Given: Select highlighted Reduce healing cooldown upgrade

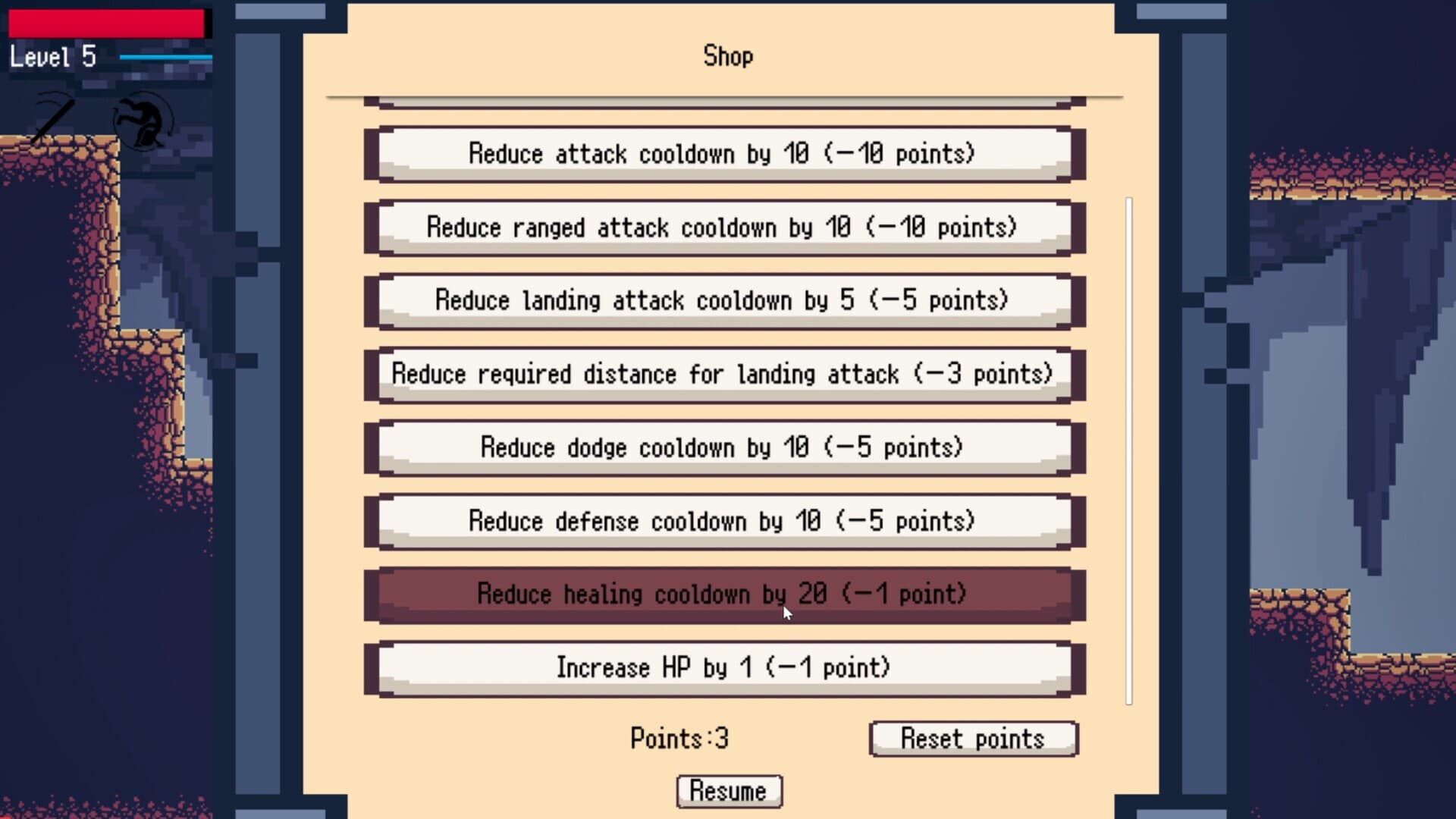Looking at the screenshot, I should click(723, 595).
